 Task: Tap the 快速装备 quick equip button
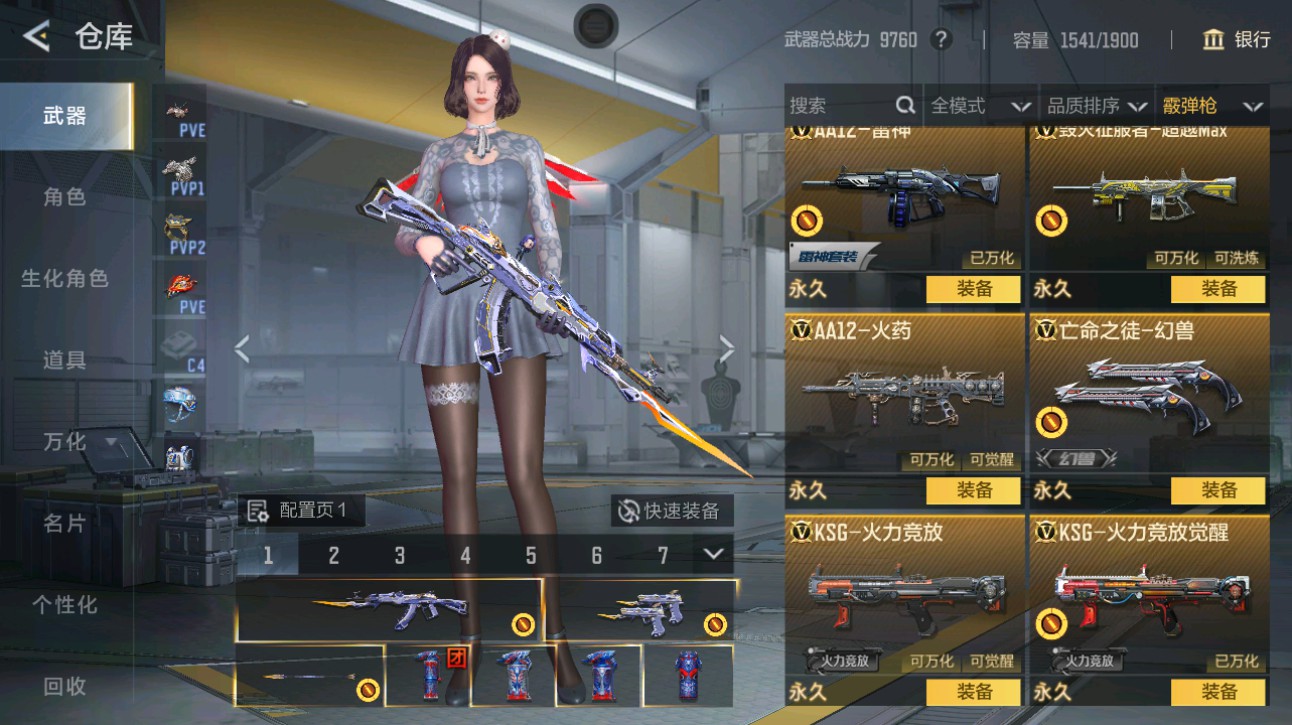coord(671,511)
